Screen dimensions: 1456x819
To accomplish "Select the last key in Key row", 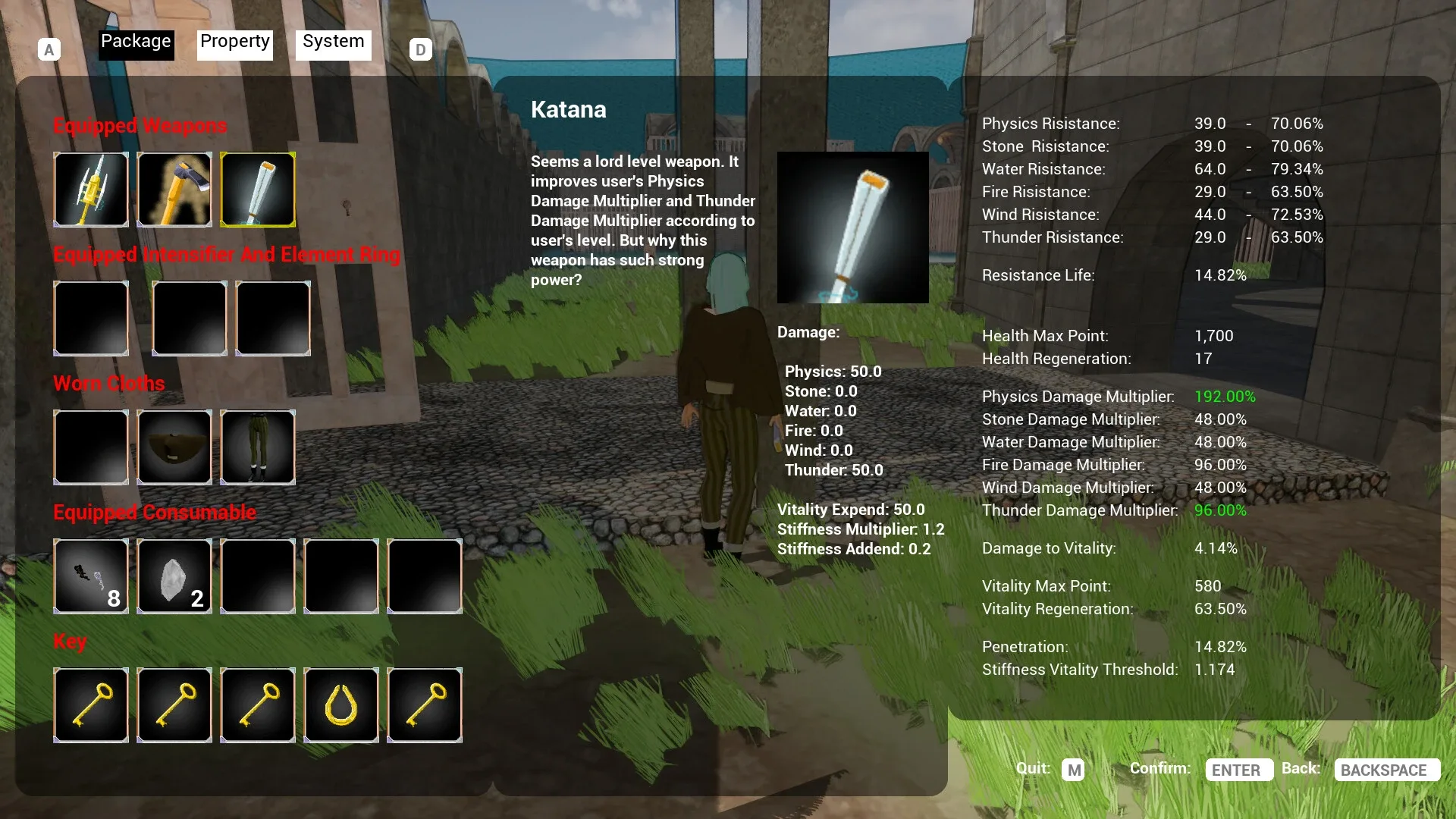I will click(424, 705).
